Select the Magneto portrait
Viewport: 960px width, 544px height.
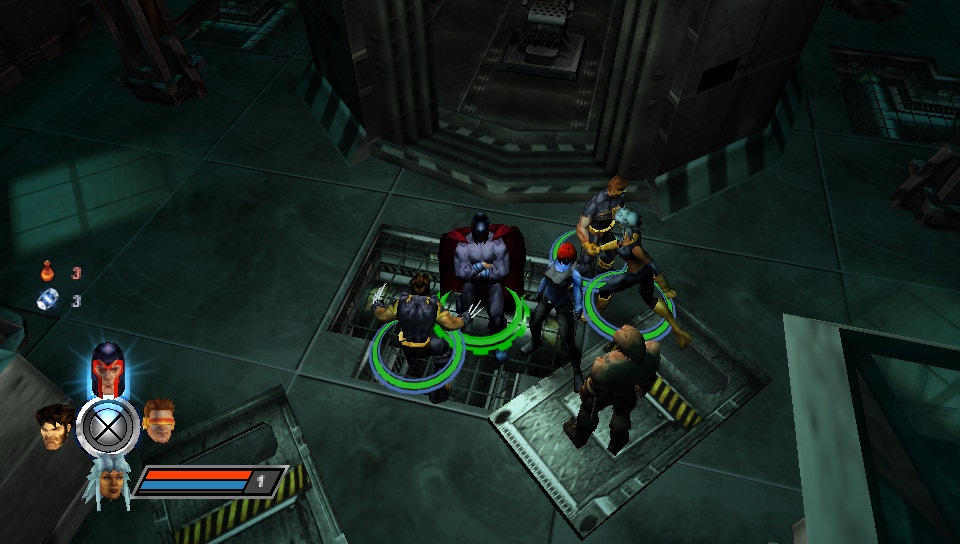[x=107, y=367]
